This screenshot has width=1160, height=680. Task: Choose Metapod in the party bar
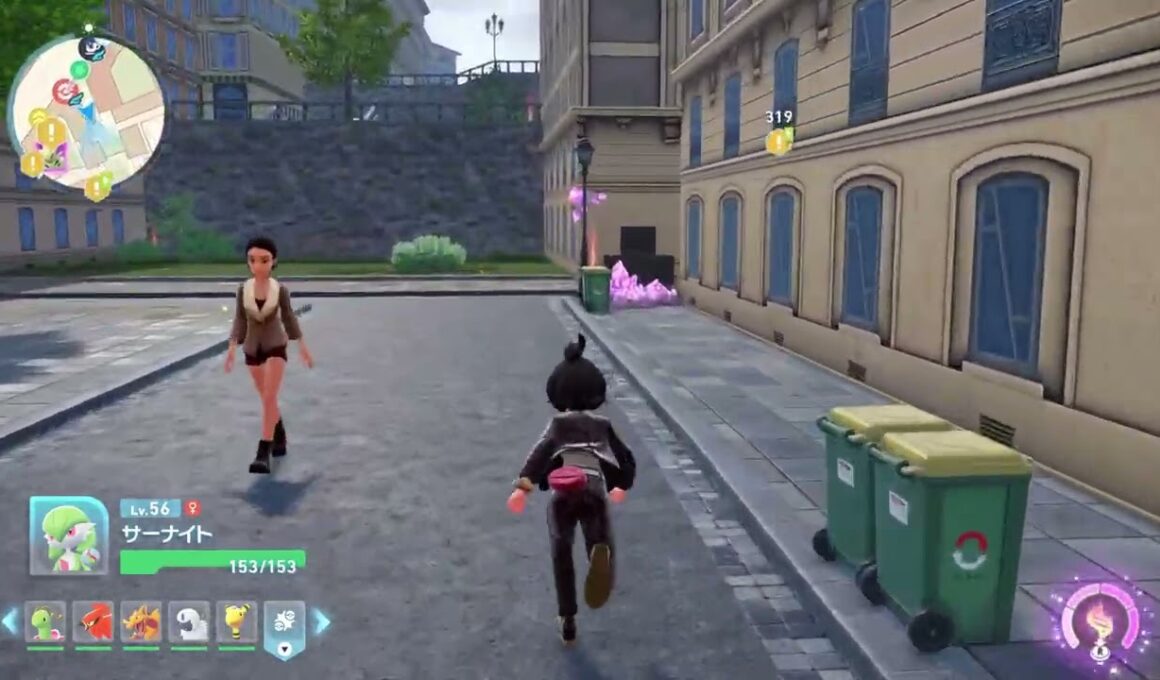(45, 622)
